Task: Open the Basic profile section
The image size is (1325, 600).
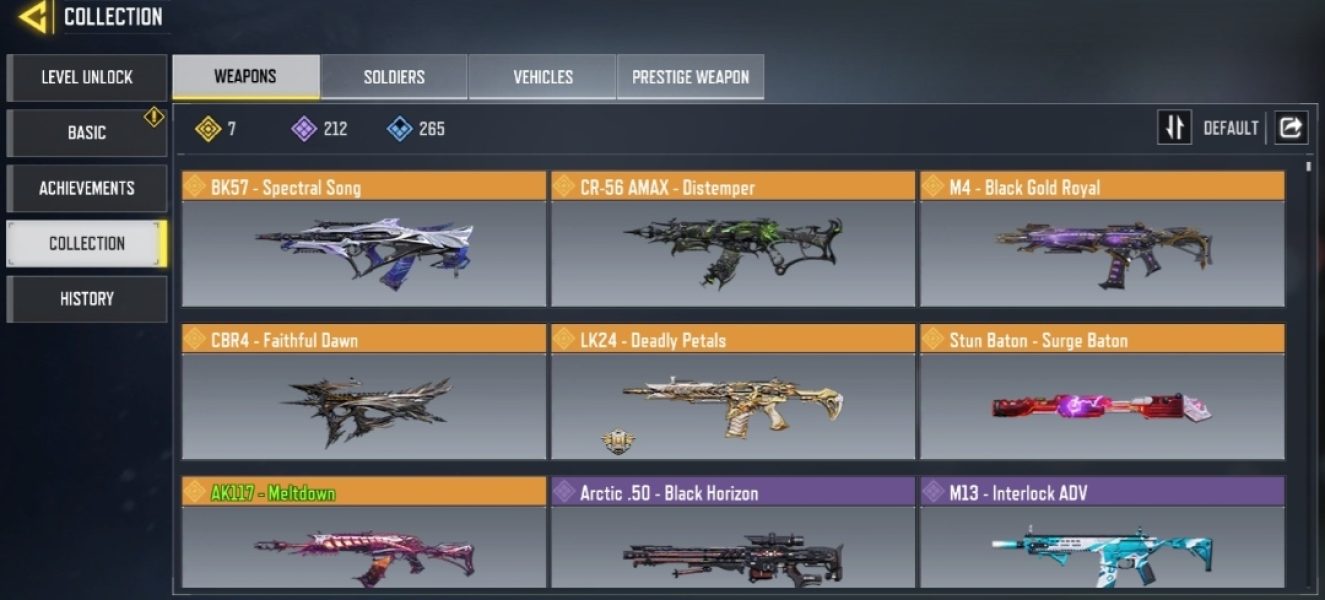Action: click(x=87, y=132)
